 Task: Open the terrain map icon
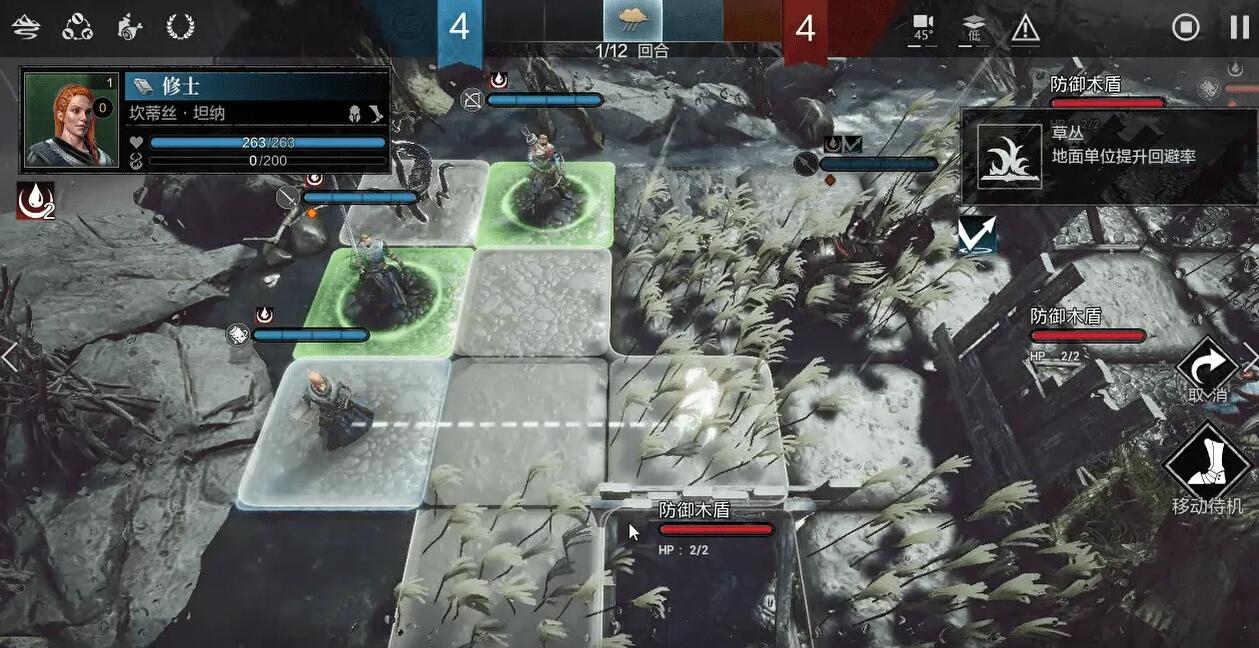pyautogui.click(x=26, y=27)
